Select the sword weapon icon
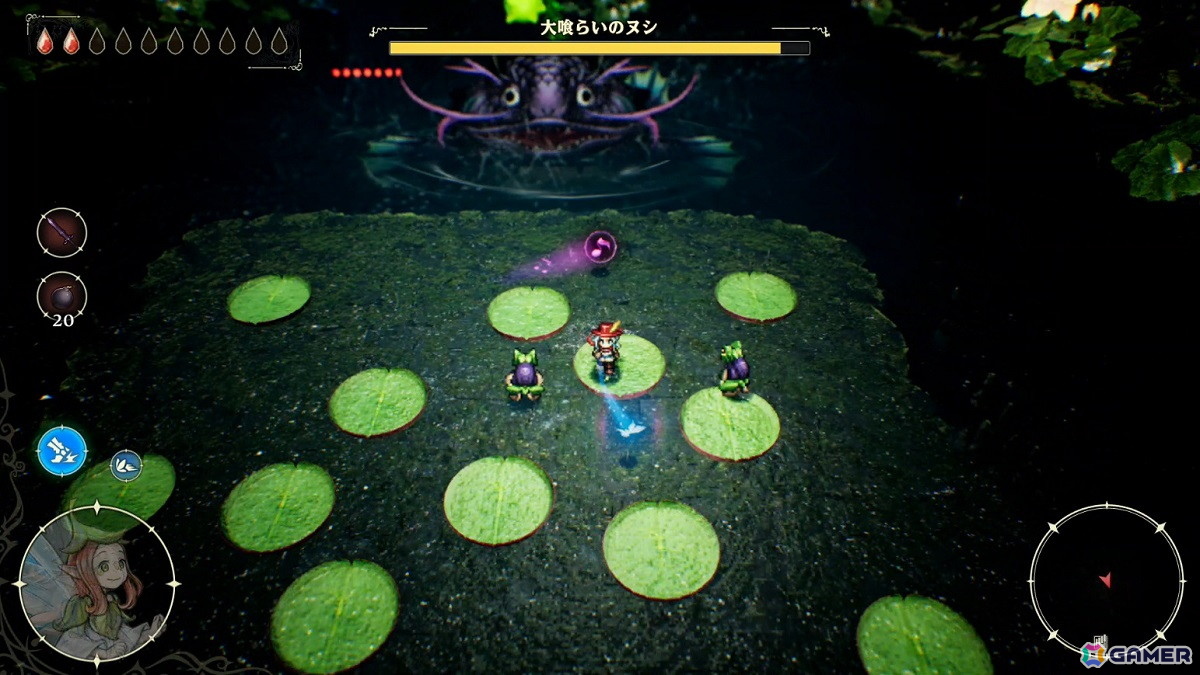Viewport: 1200px width, 675px height. tap(62, 232)
